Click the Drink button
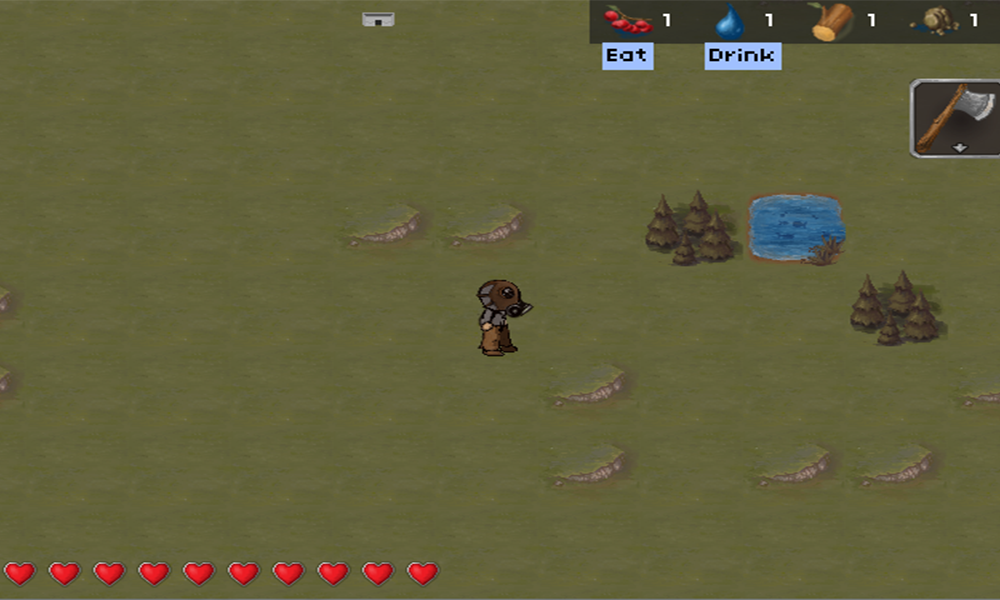 [x=742, y=56]
